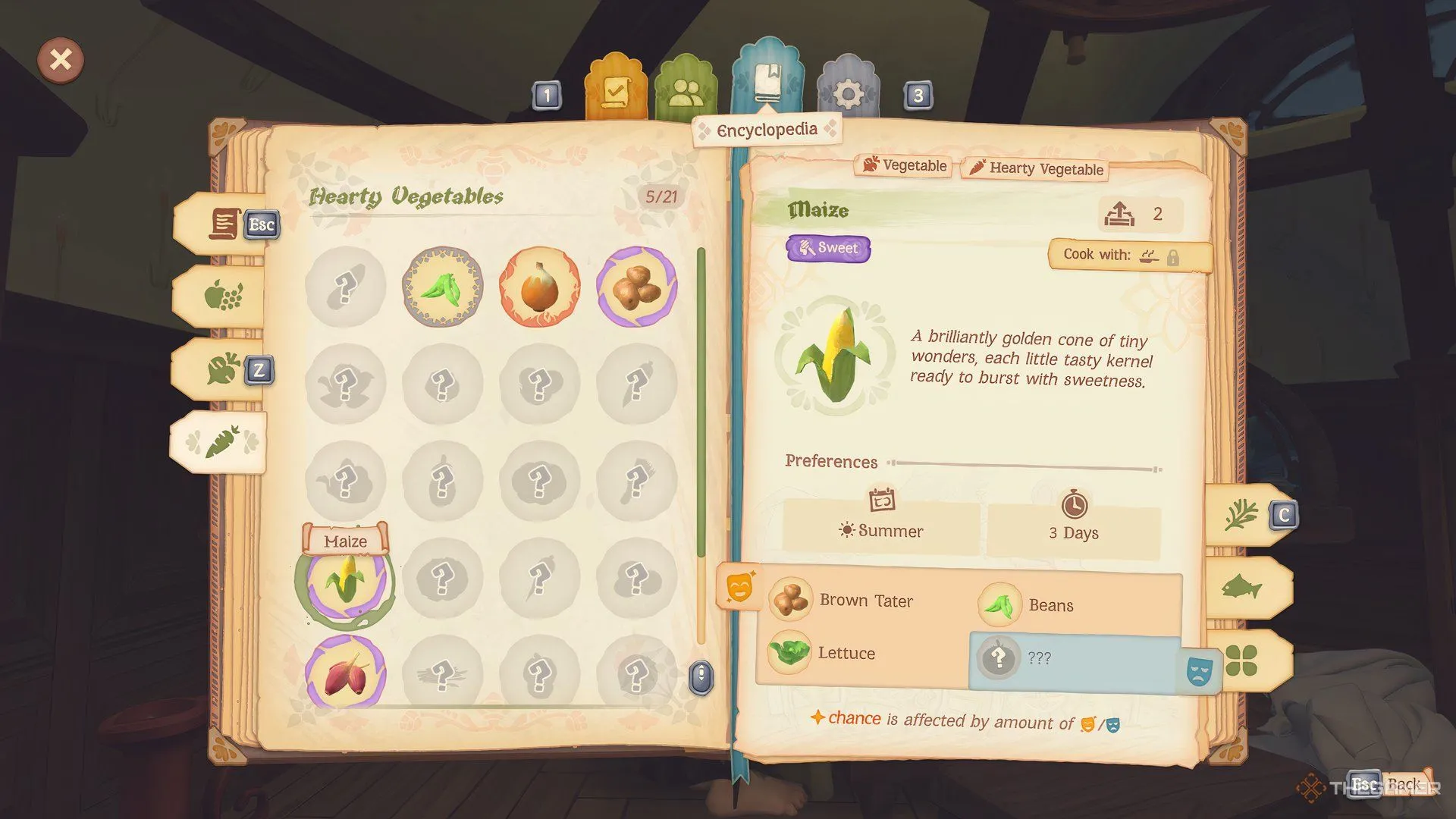Screen dimensions: 1456x819
Task: Open the clover category bookmark
Action: click(1241, 660)
